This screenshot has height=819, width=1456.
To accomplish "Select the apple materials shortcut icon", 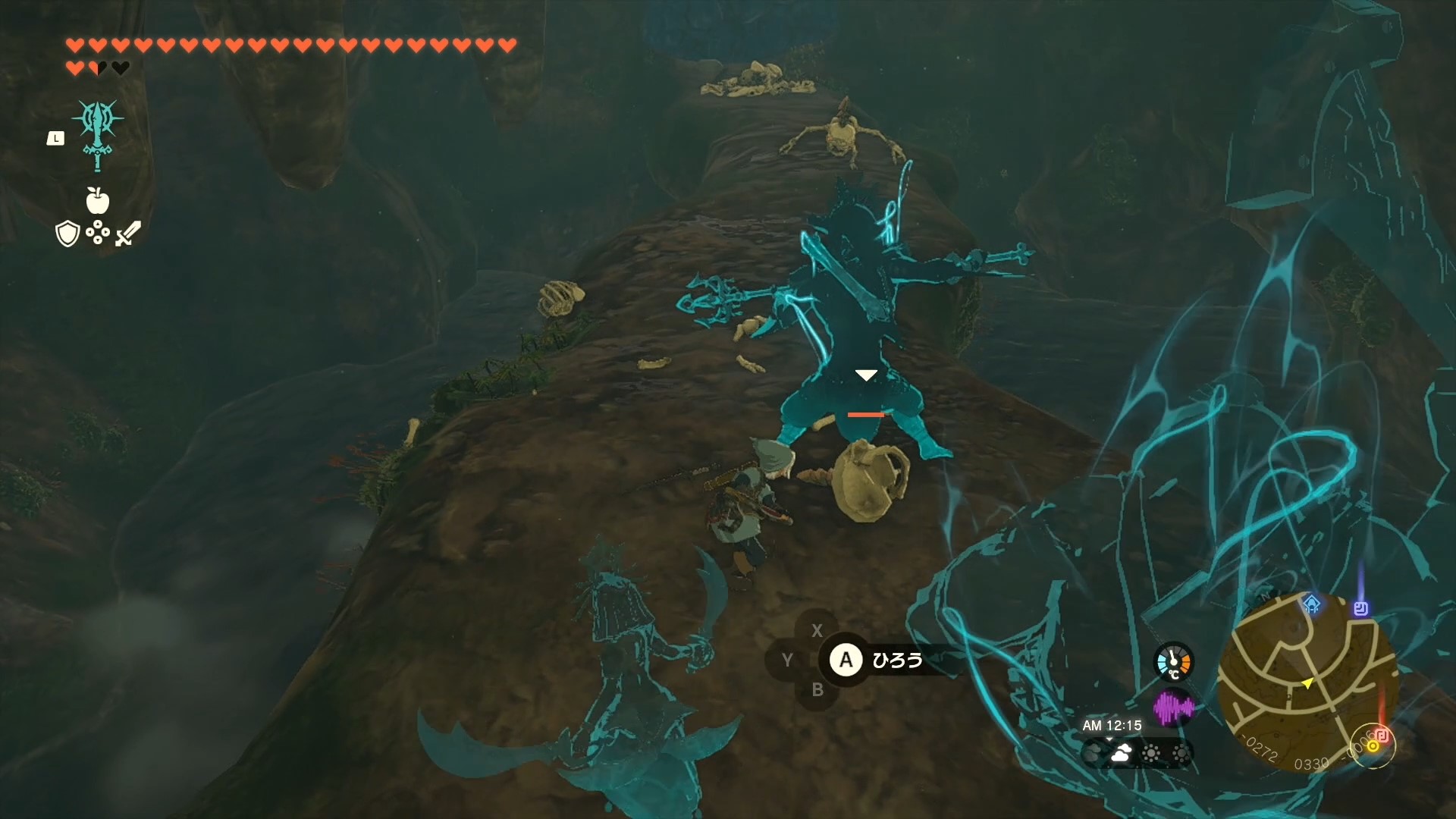I will click(98, 201).
